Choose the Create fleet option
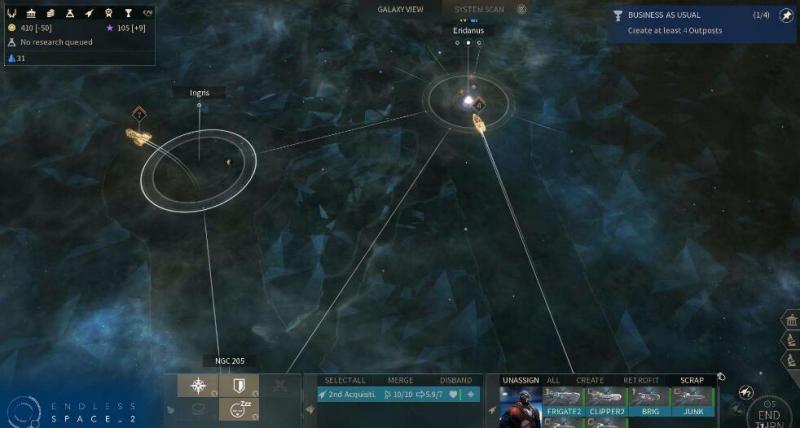 pos(590,380)
